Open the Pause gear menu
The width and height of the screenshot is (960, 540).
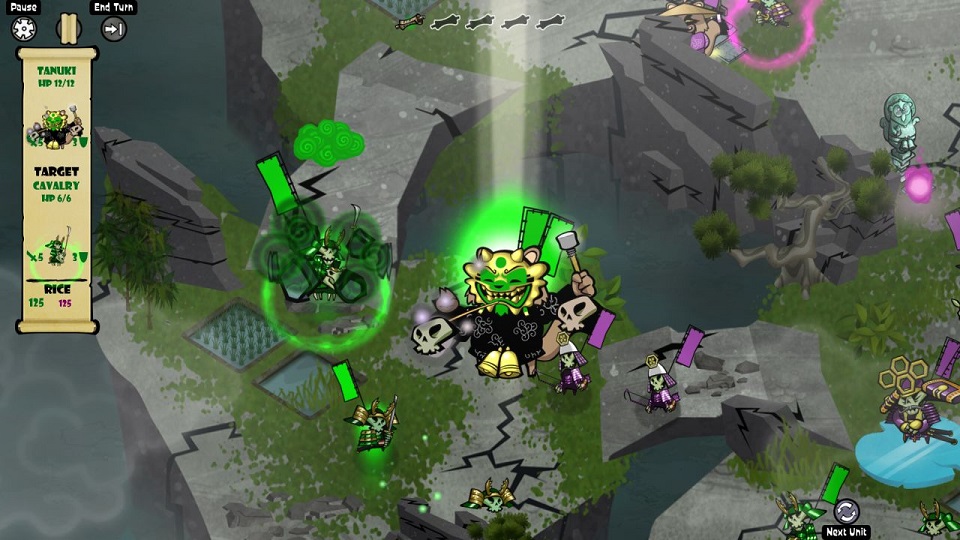(x=24, y=28)
